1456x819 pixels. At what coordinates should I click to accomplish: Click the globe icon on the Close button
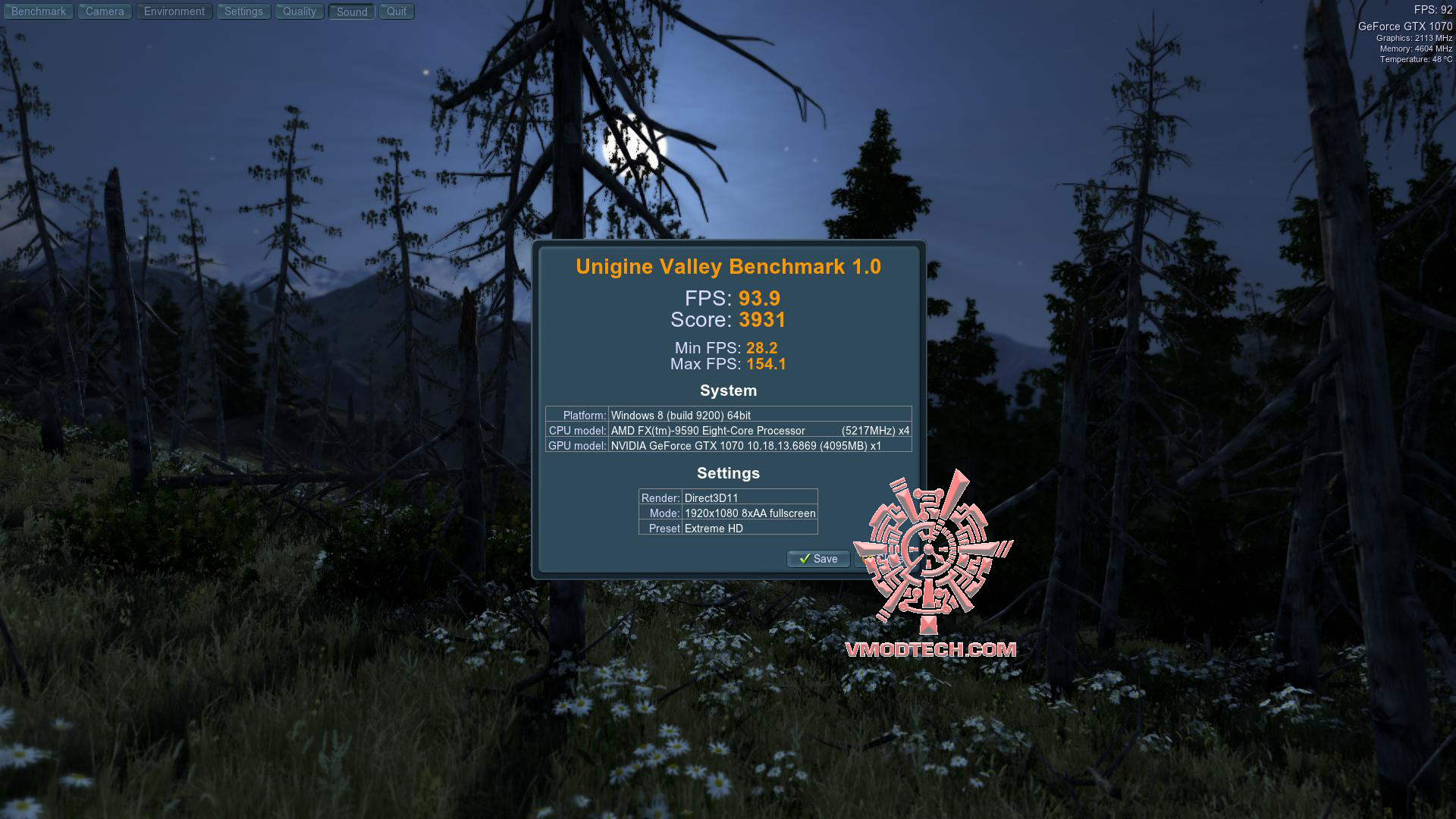(x=864, y=560)
